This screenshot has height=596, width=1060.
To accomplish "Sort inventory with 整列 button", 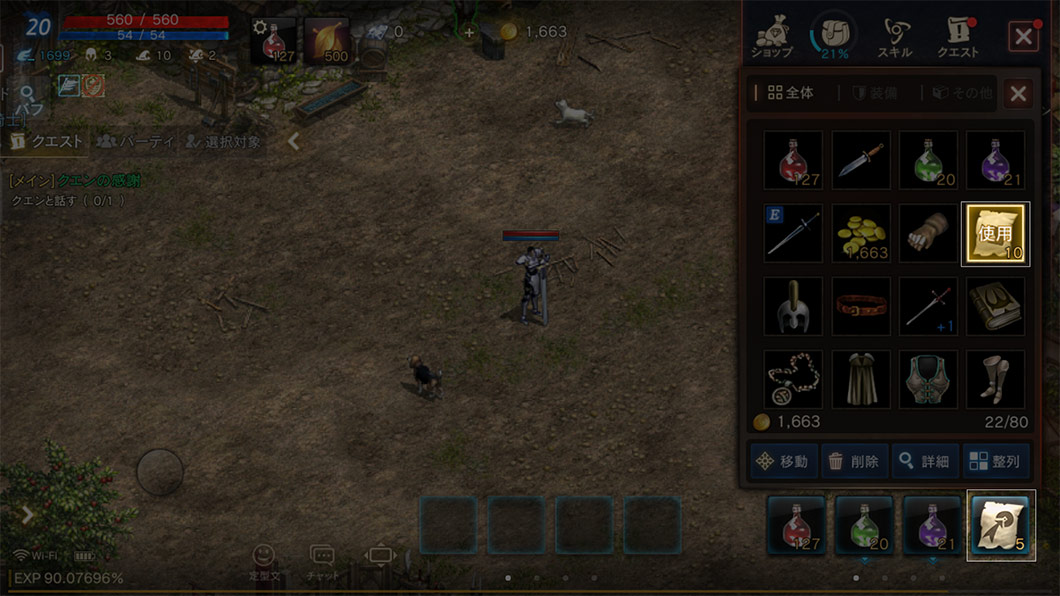I will pos(995,462).
